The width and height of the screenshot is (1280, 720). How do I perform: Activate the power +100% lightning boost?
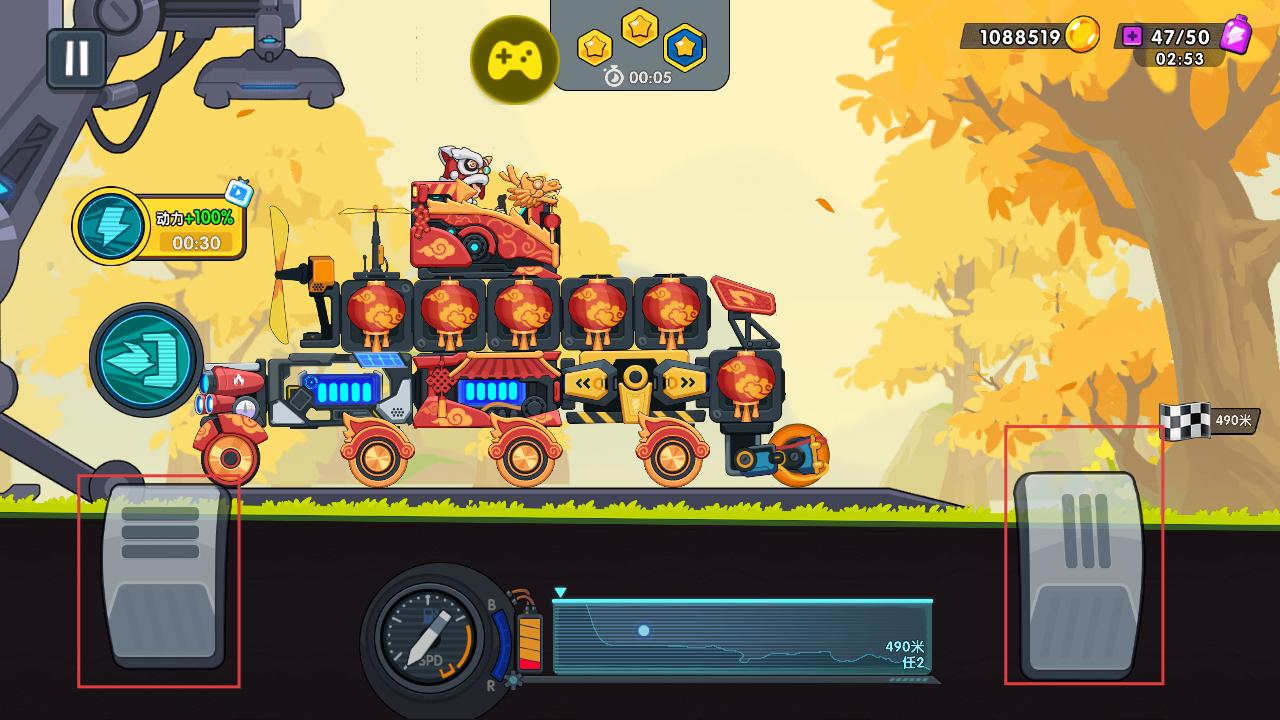pos(111,226)
